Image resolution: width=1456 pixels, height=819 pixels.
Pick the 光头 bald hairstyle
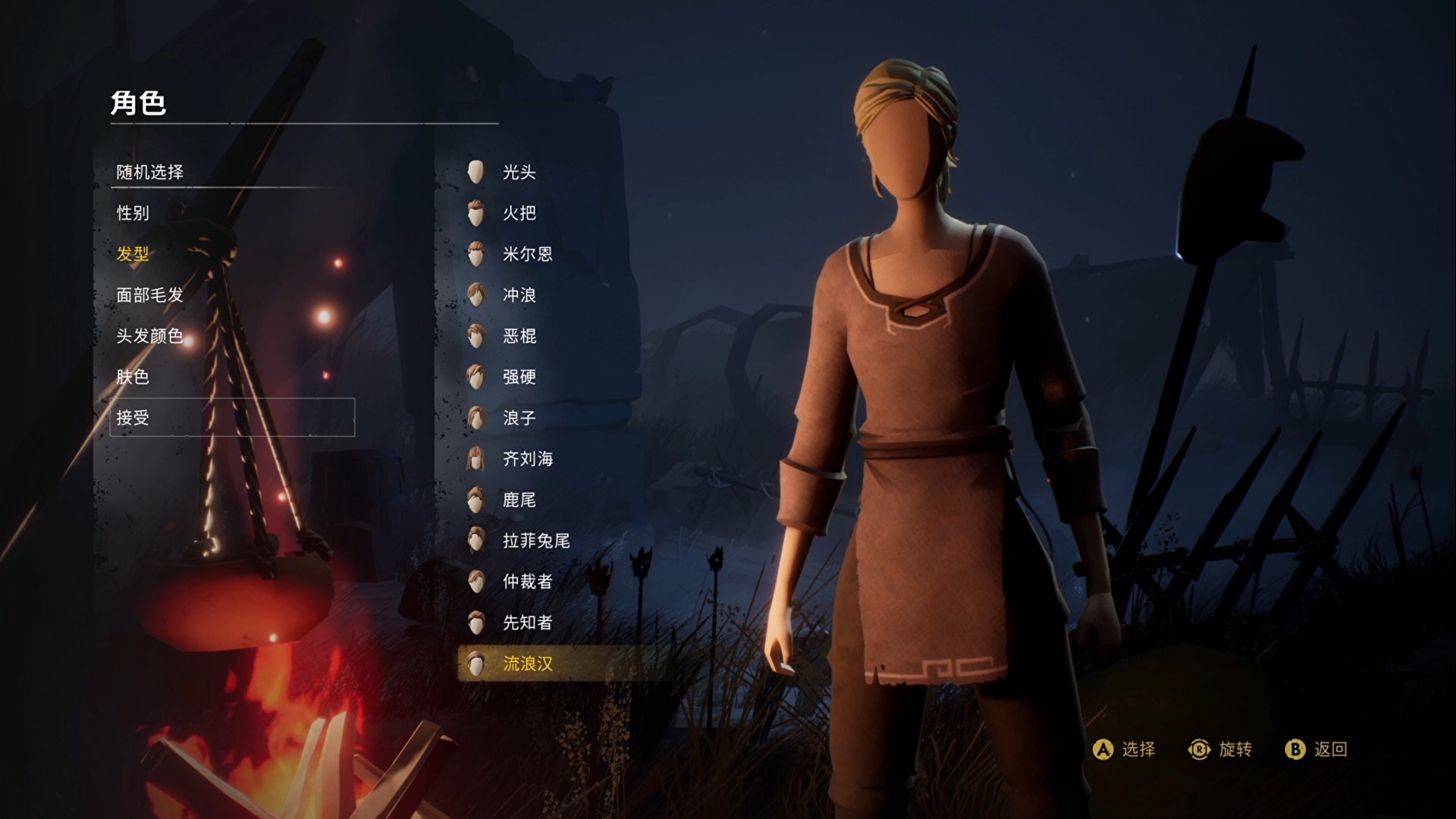click(x=519, y=172)
